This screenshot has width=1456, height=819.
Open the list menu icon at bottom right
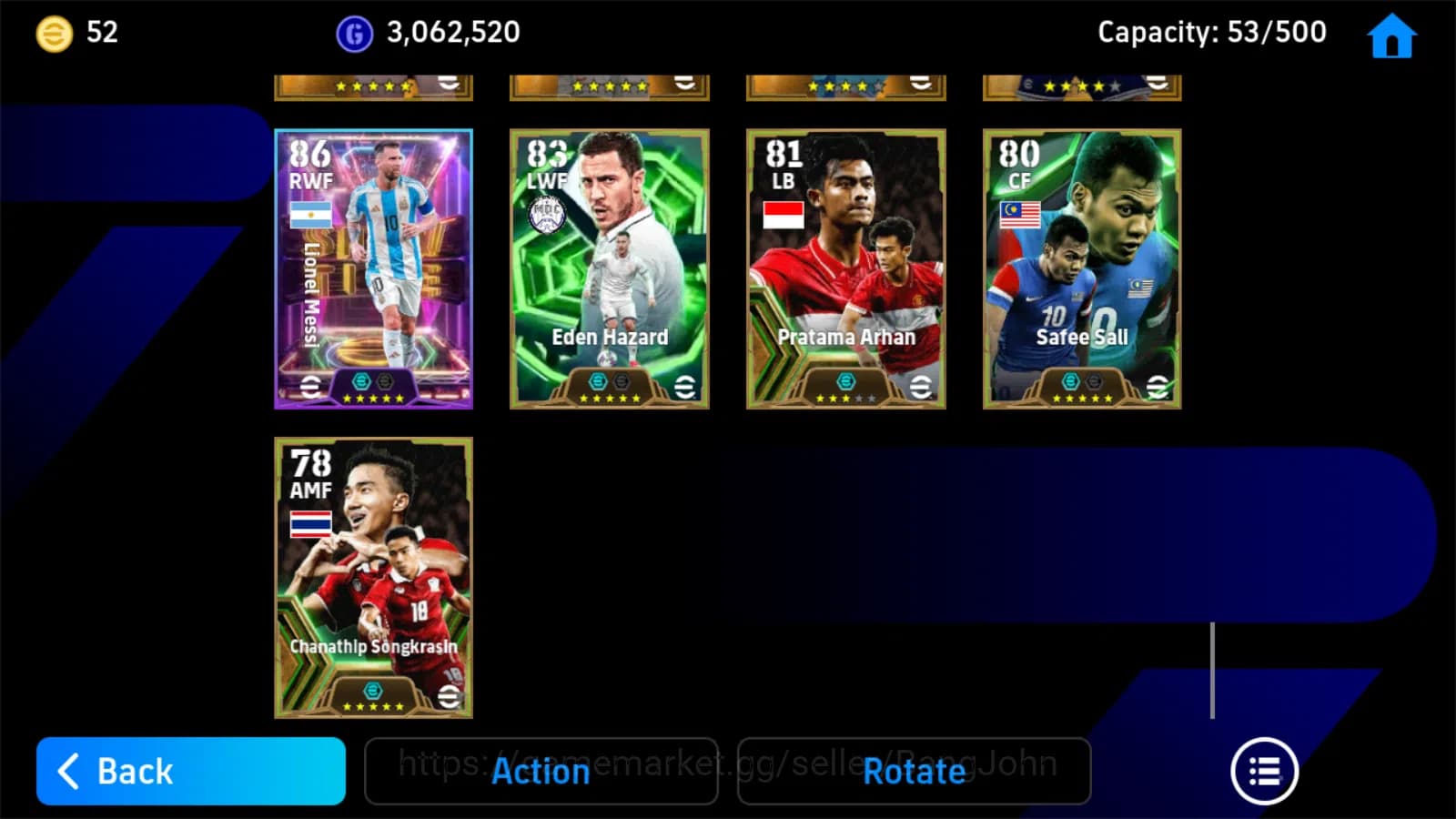click(x=1263, y=770)
